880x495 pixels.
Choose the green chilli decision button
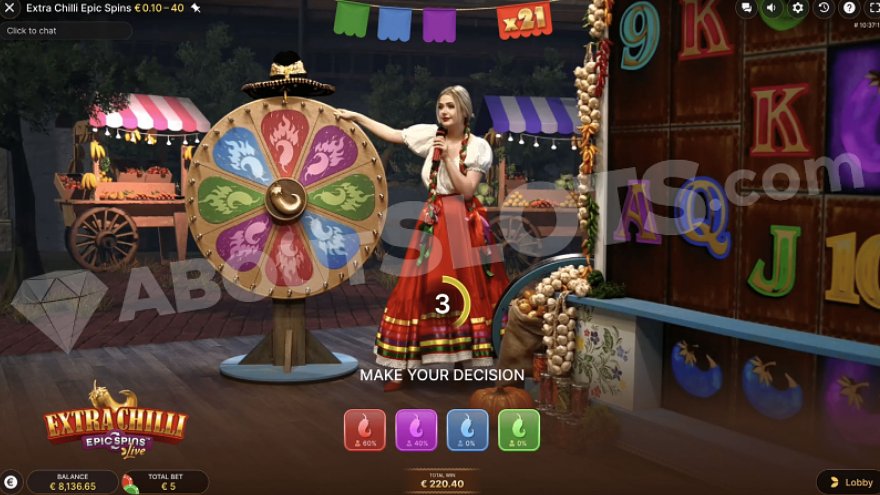click(x=519, y=429)
